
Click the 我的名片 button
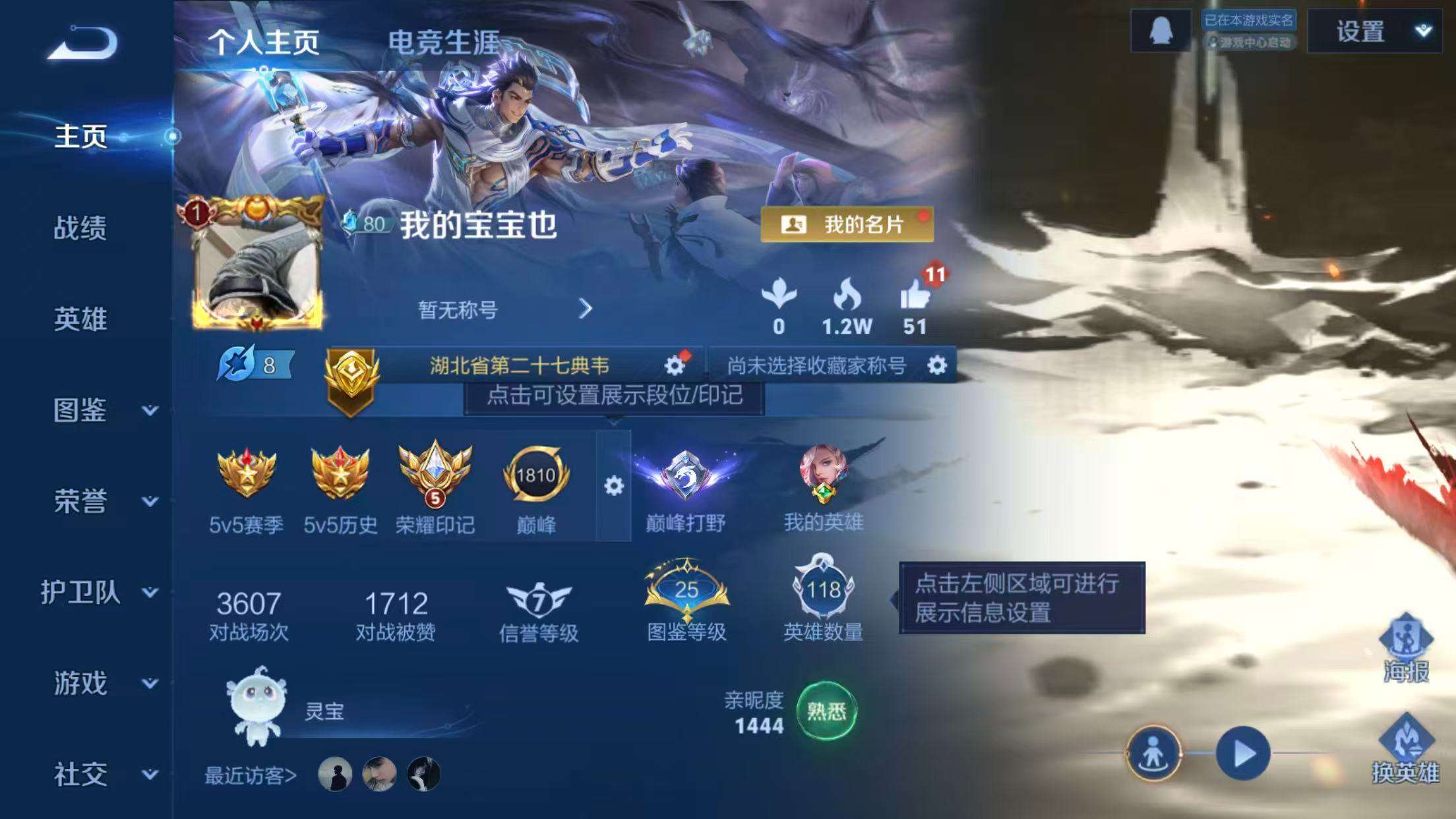point(847,224)
